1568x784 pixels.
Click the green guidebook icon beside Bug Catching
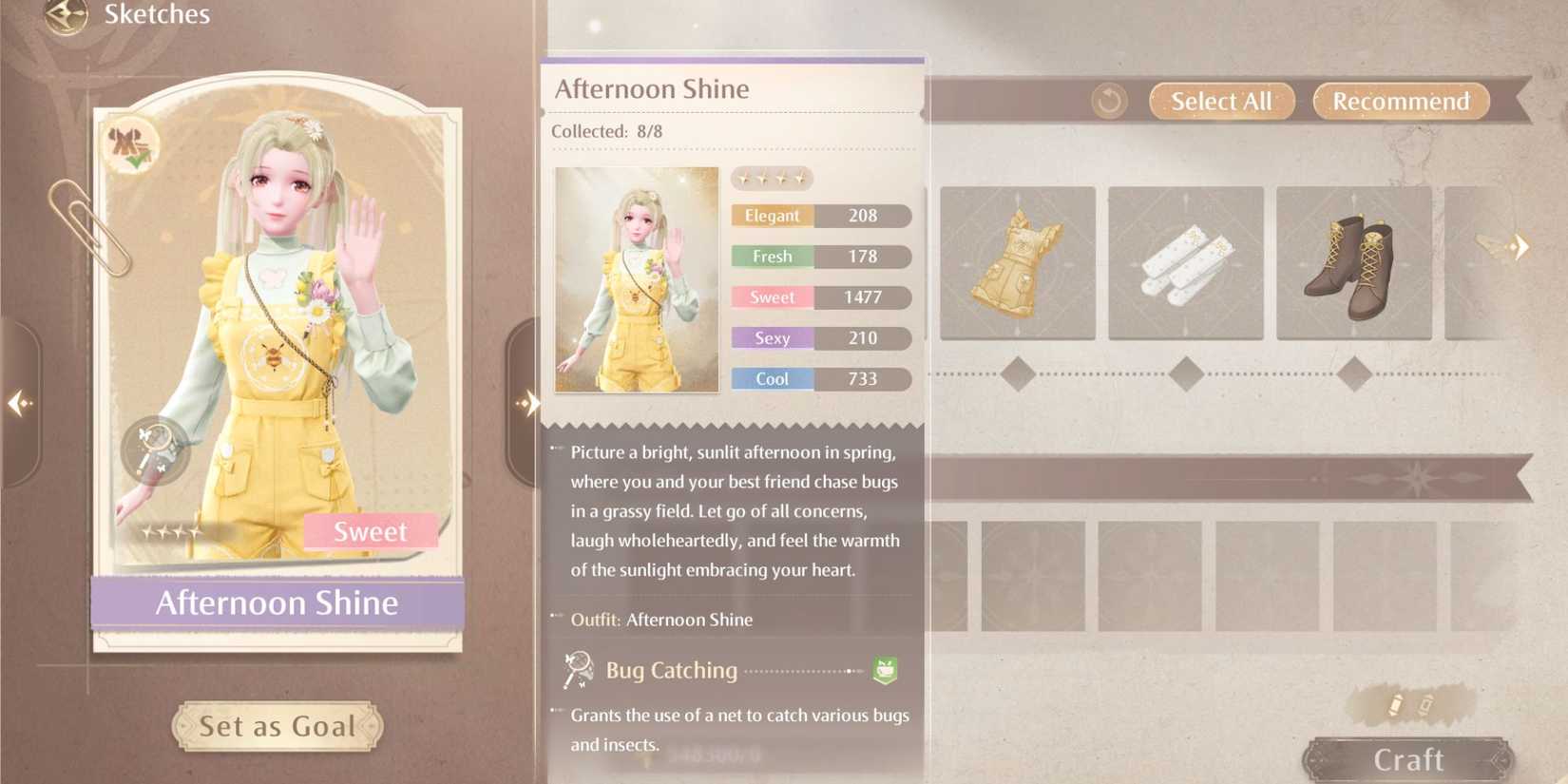point(885,669)
